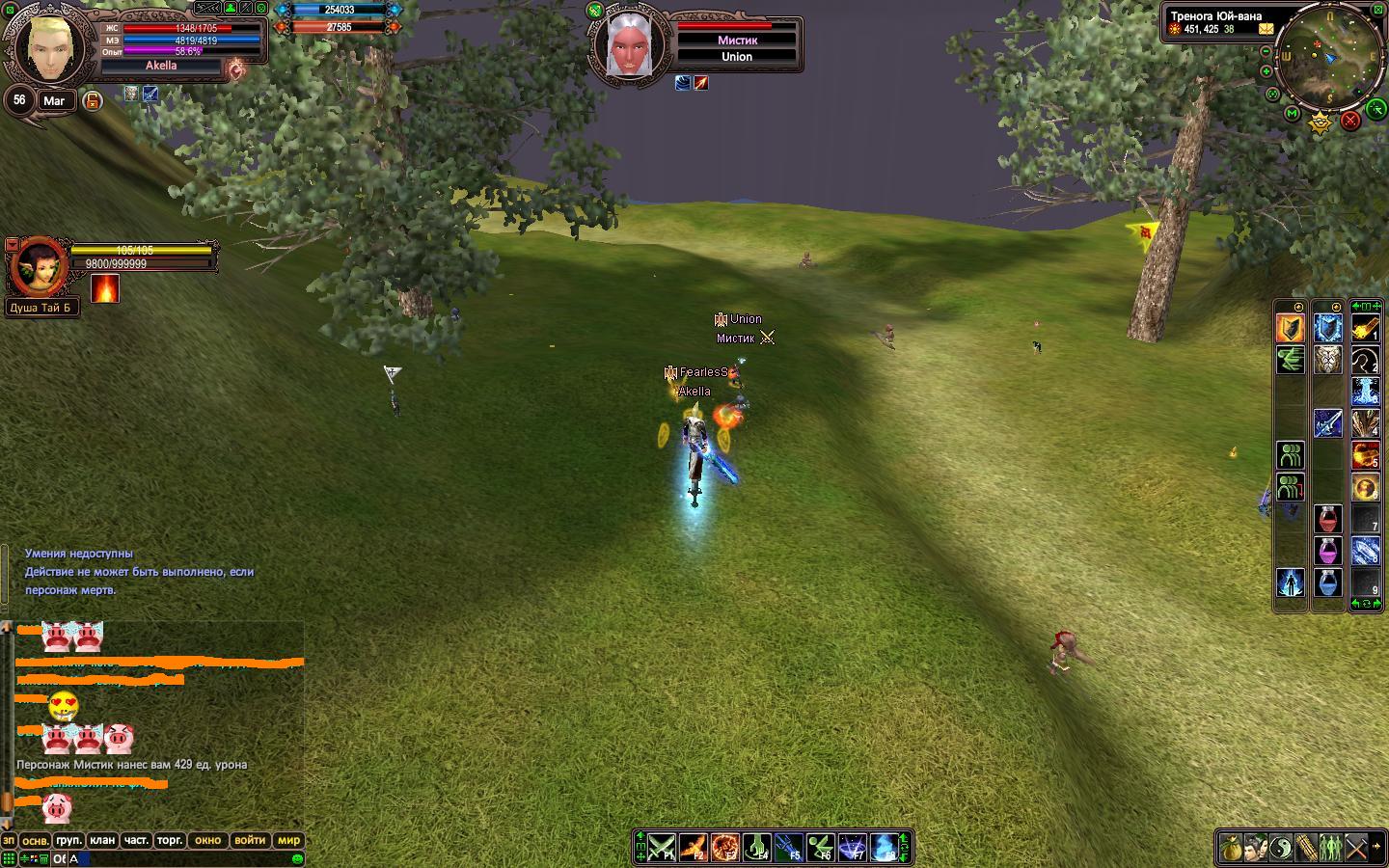Switch to the груп. group chat tab
1389x868 pixels.
pos(68,840)
